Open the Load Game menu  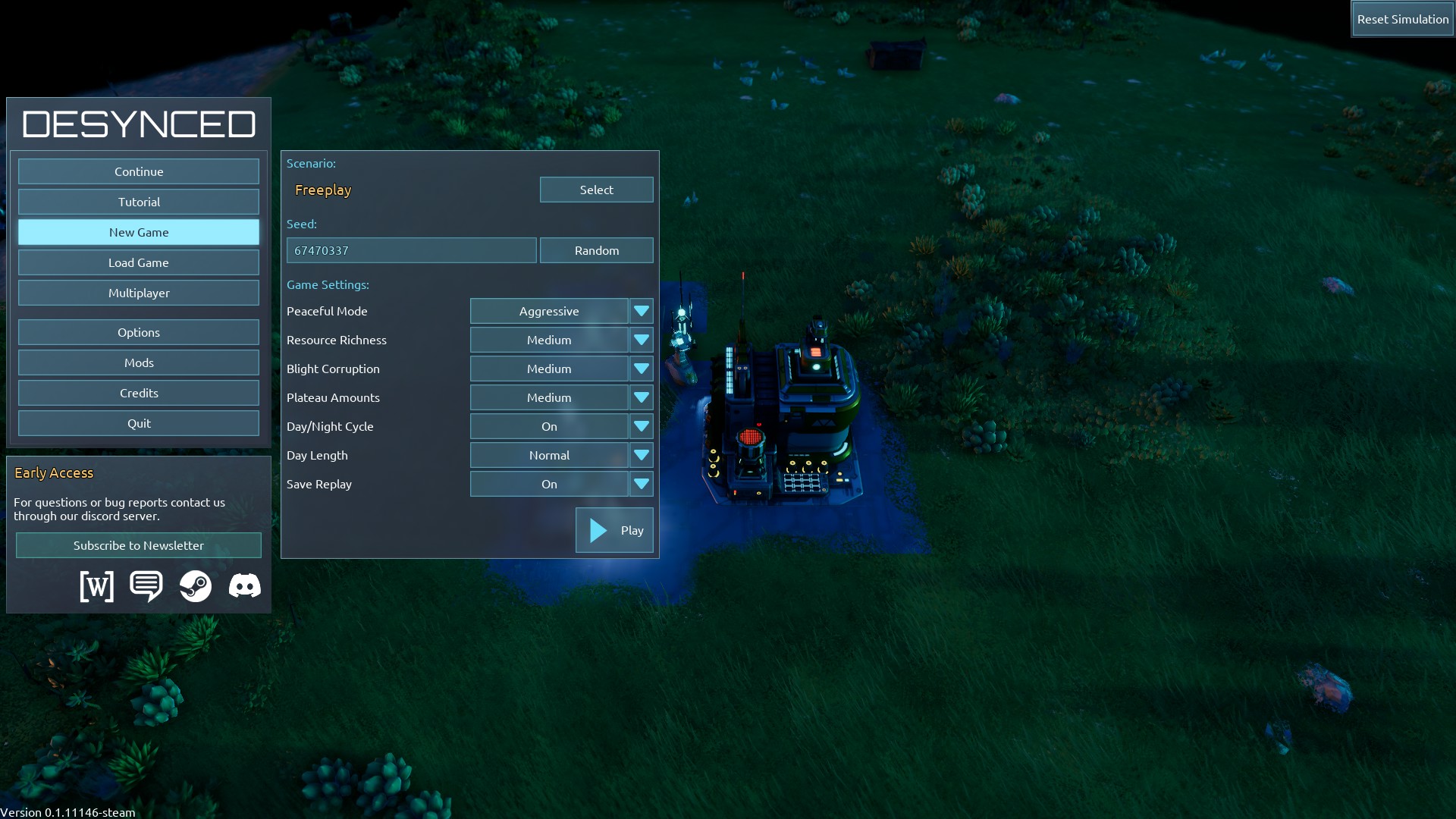click(139, 262)
